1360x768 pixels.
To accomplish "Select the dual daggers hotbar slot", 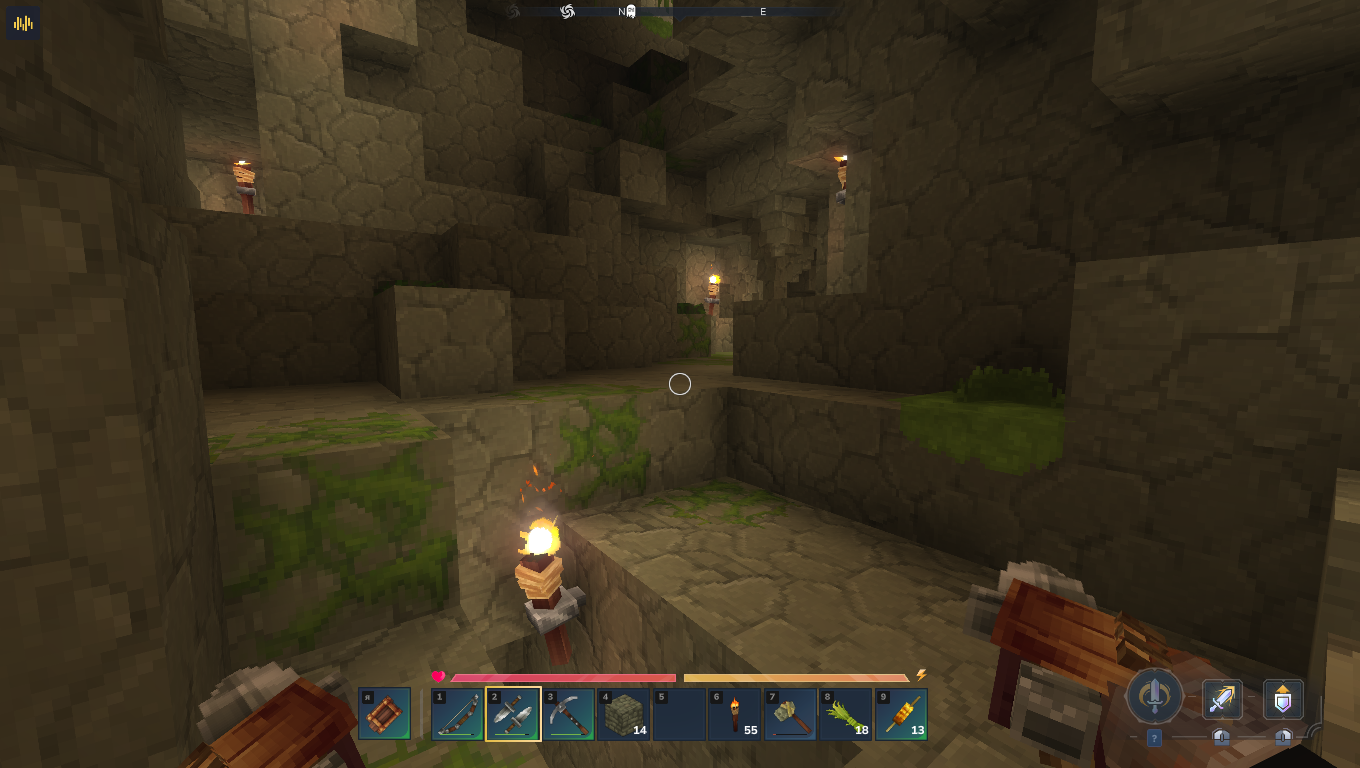I will pyautogui.click(x=513, y=714).
